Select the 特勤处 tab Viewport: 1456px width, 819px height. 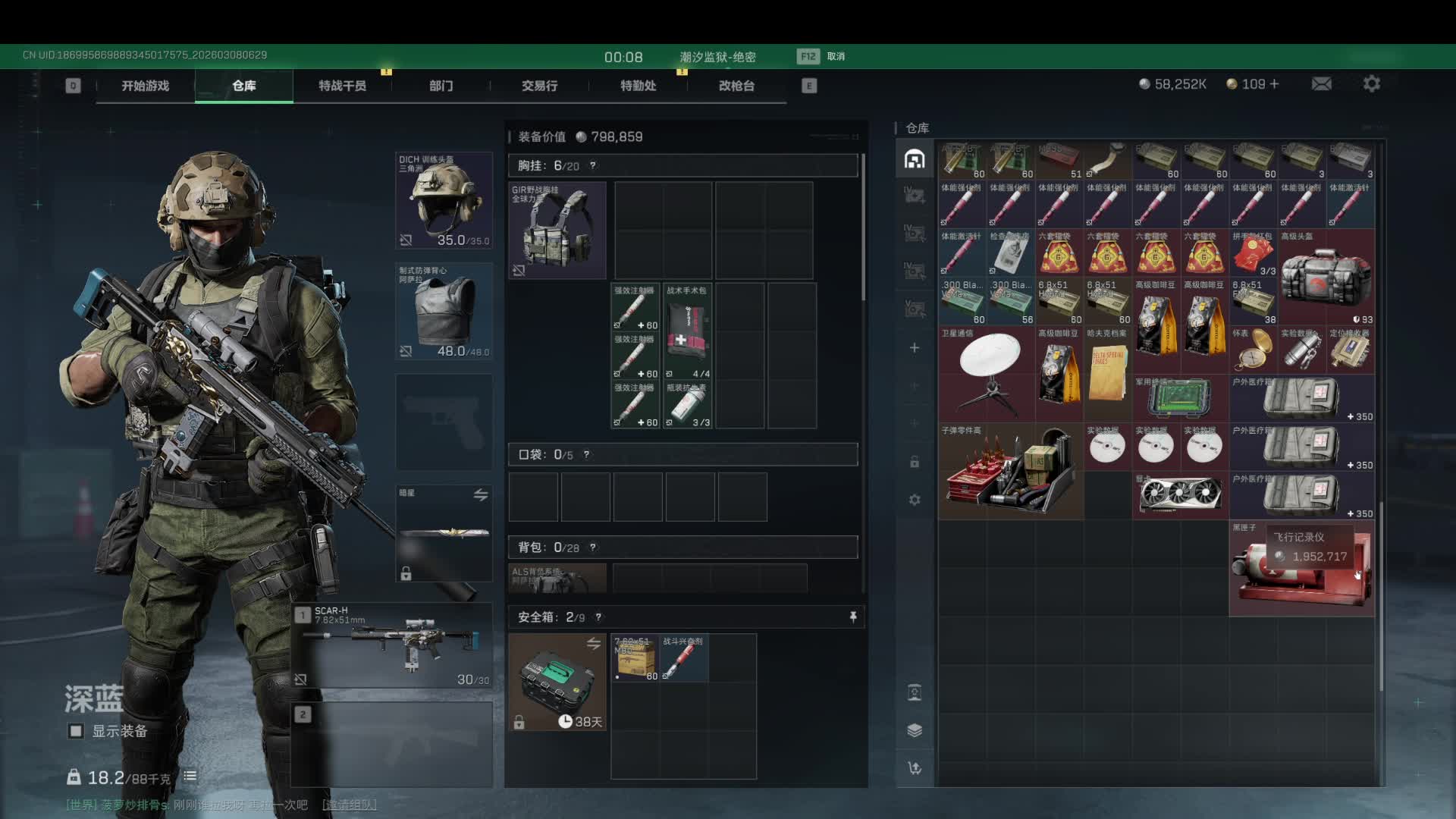click(x=638, y=86)
